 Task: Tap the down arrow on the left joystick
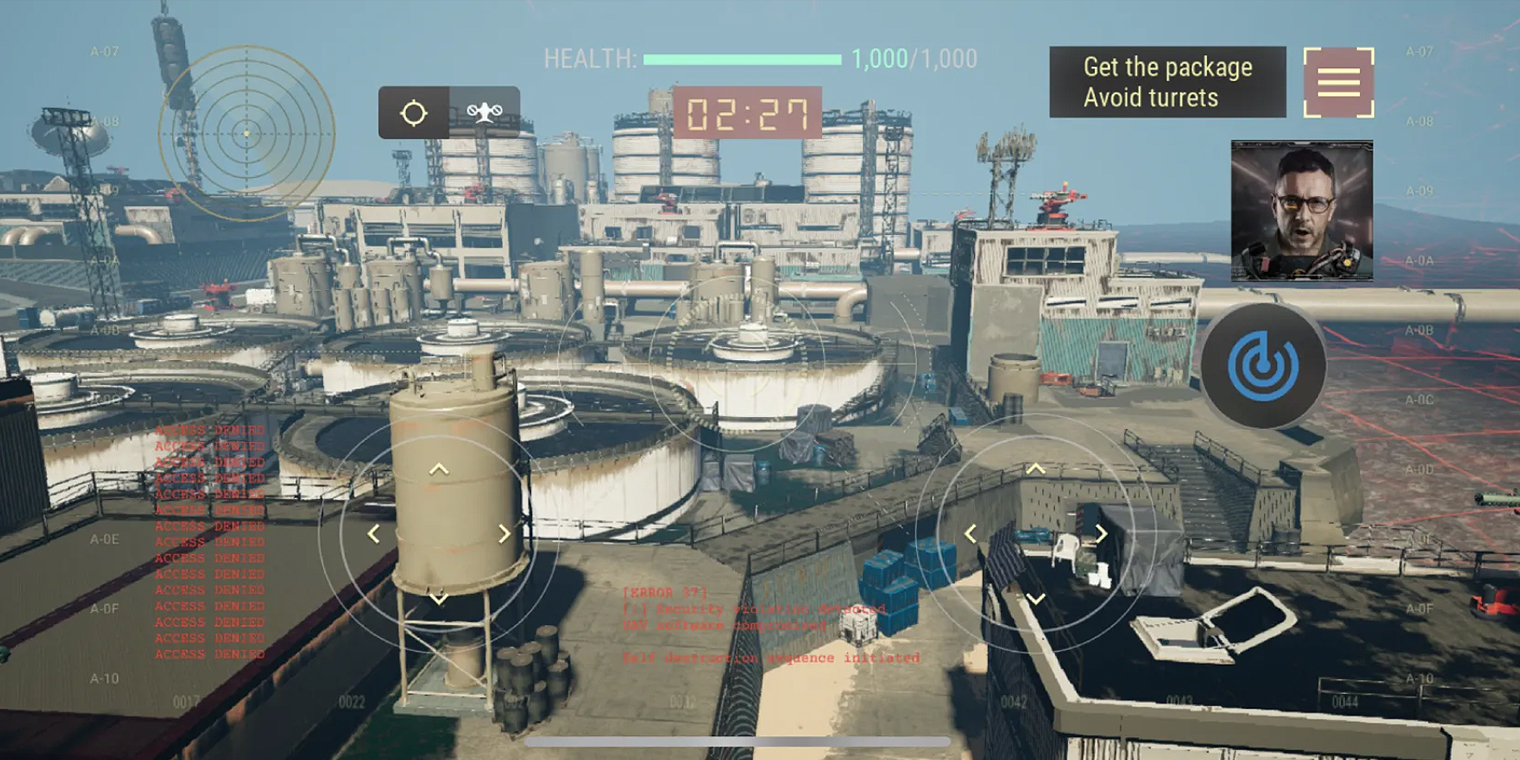(439, 598)
